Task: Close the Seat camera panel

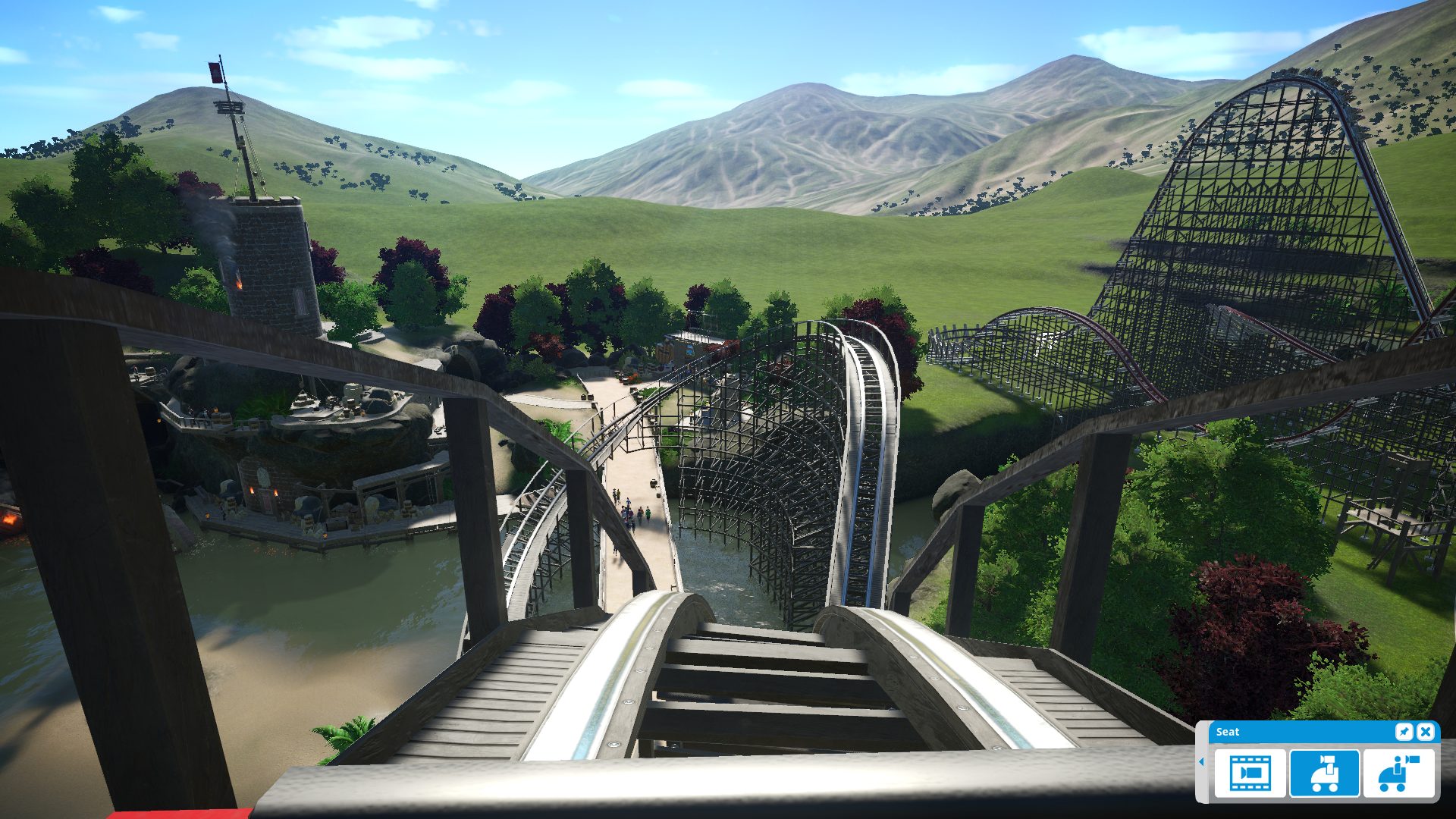Action: [1426, 732]
